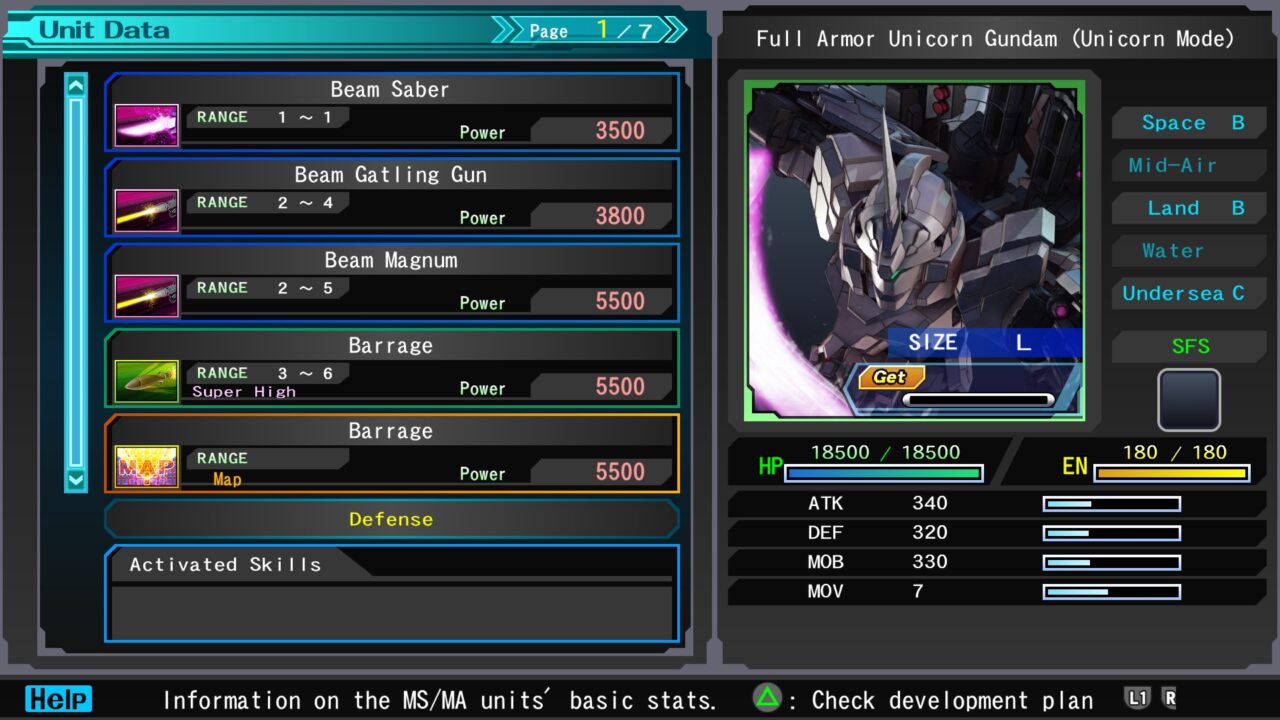Viewport: 1280px width, 720px height.
Task: Click the Help icon in the bottom bar
Action: tap(58, 699)
